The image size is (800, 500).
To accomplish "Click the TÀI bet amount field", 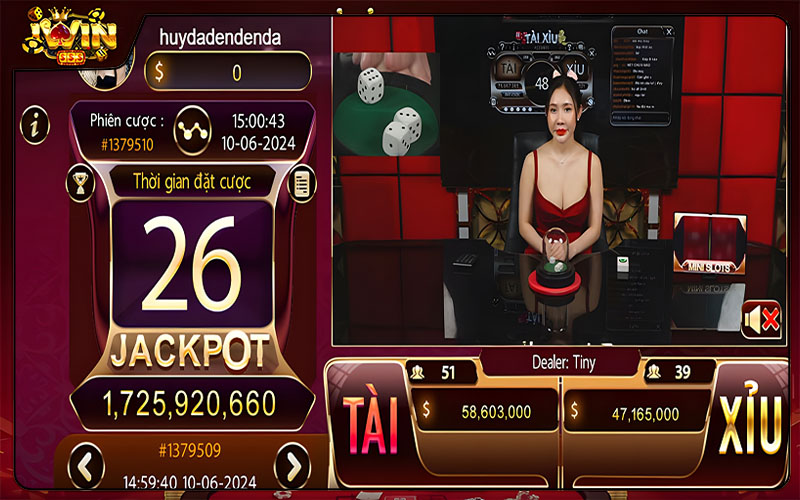I will pos(486,410).
